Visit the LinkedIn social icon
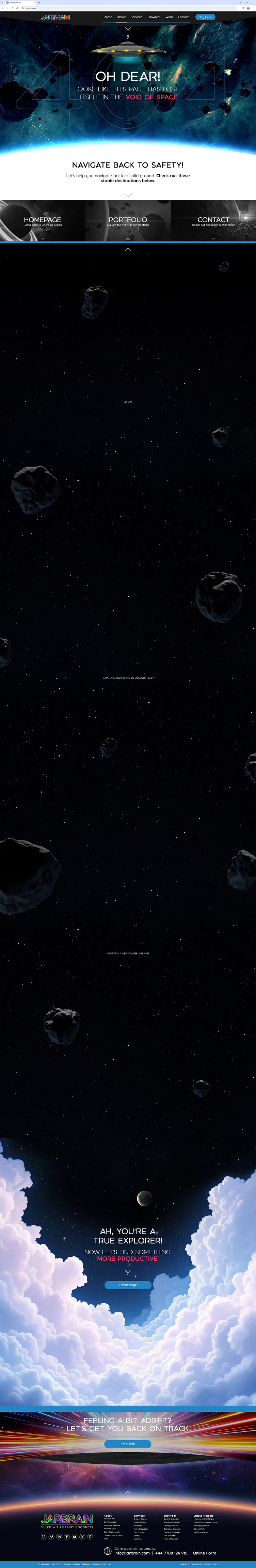 59,1536
